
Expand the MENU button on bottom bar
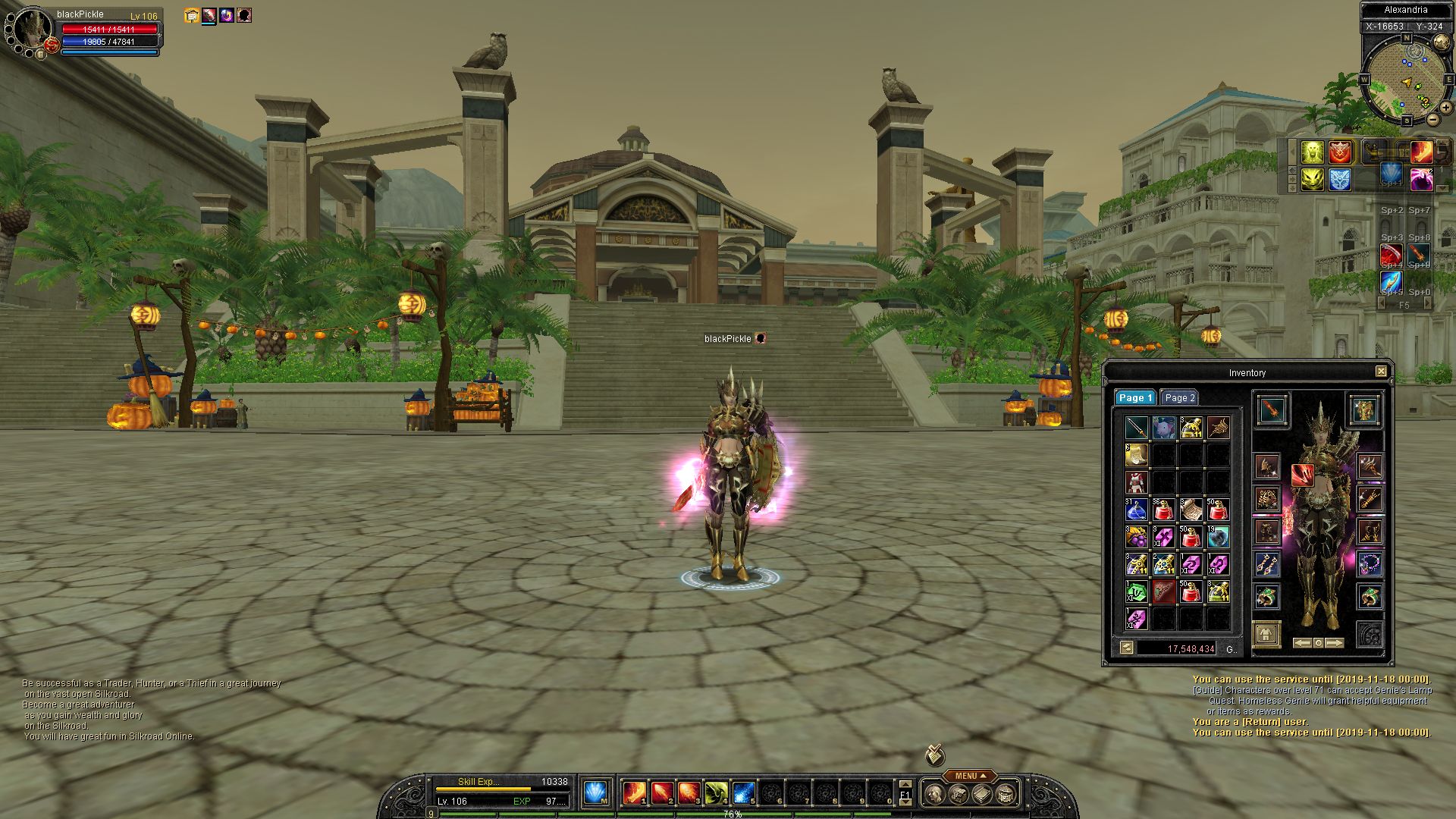pyautogui.click(x=969, y=776)
